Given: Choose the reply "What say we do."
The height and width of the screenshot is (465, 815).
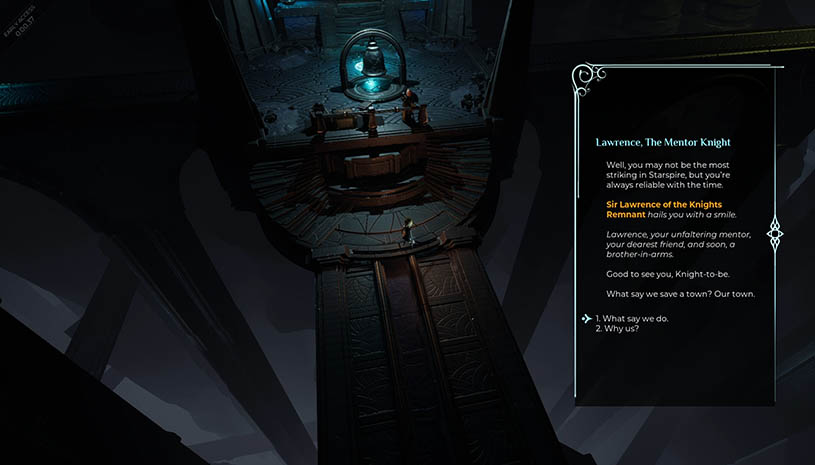Looking at the screenshot, I should (x=632, y=319).
